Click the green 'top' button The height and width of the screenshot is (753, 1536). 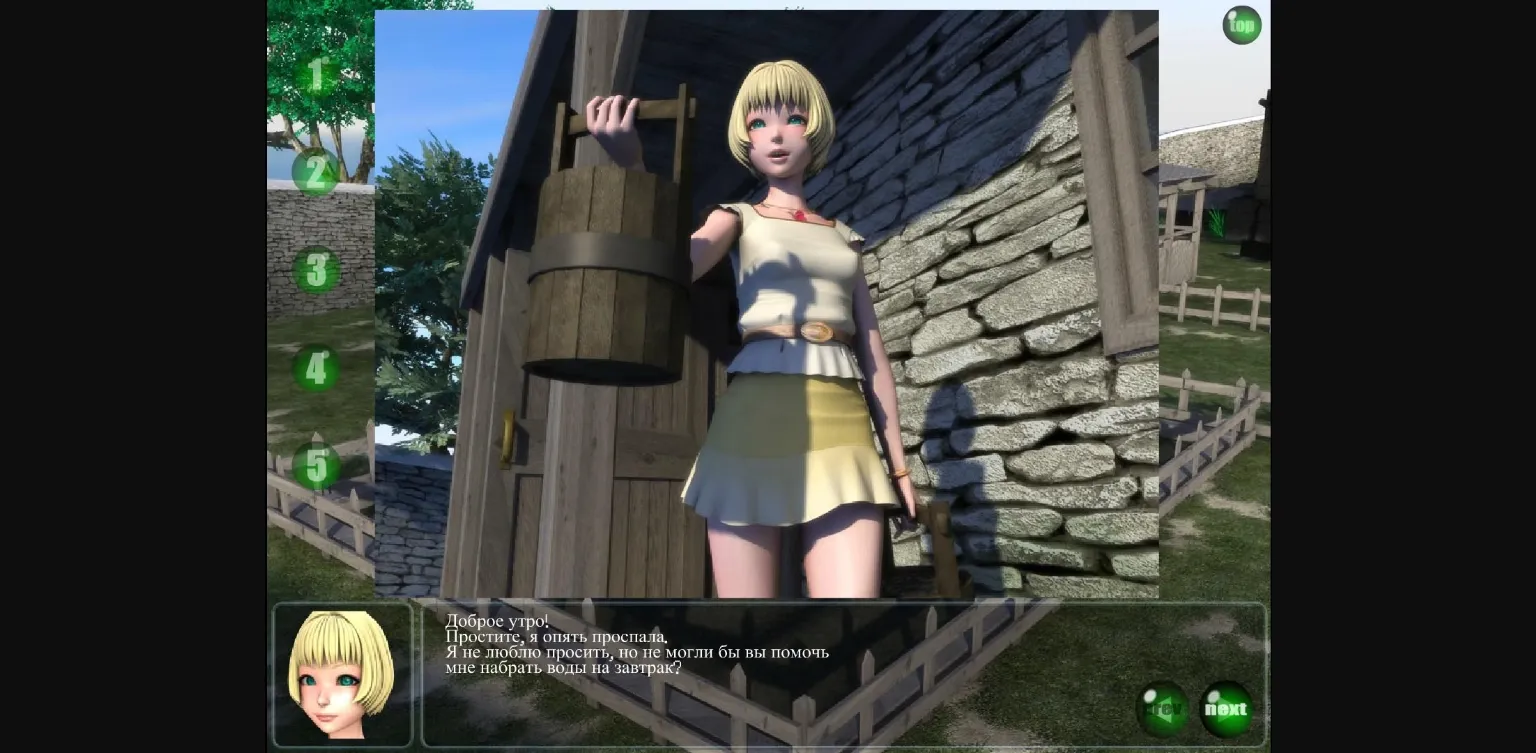(x=1241, y=24)
